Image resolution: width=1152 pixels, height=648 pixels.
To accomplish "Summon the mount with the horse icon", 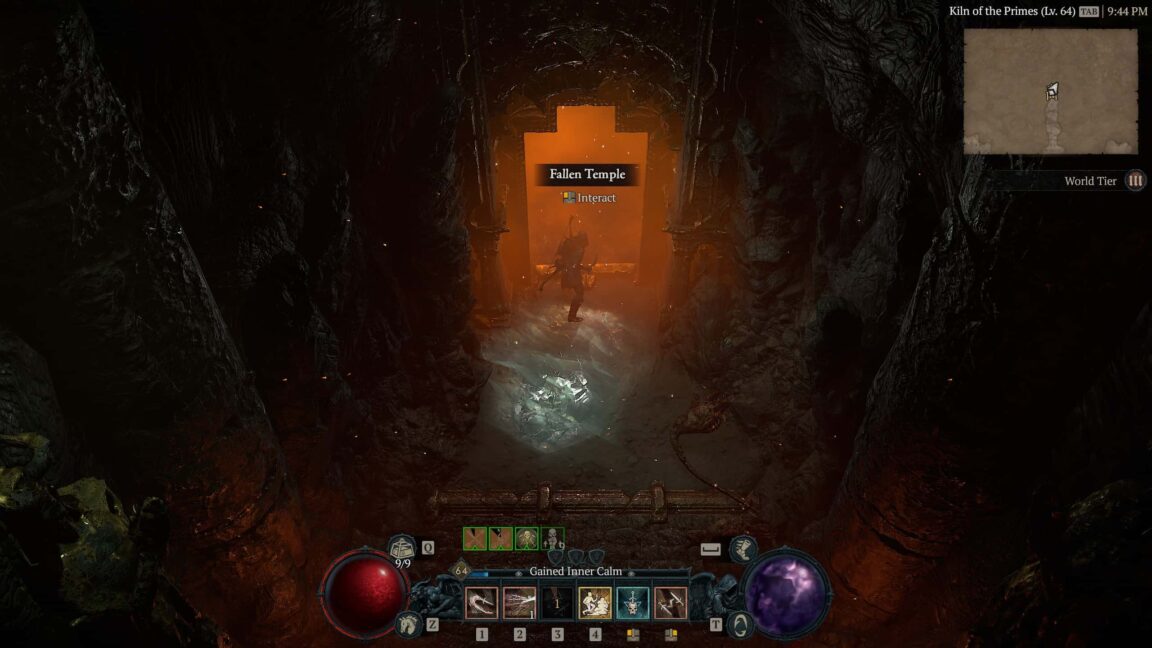I will click(408, 624).
